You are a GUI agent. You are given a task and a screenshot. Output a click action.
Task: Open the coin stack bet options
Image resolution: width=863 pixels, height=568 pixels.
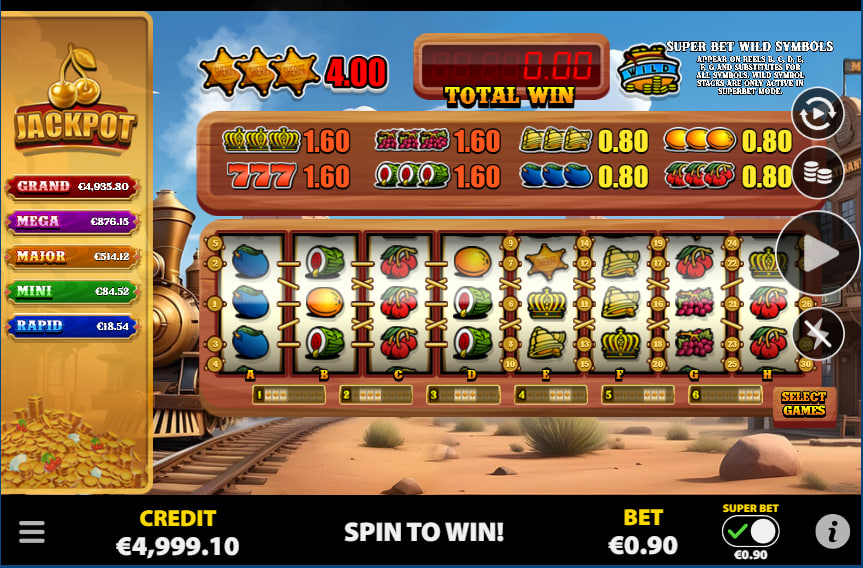(817, 173)
